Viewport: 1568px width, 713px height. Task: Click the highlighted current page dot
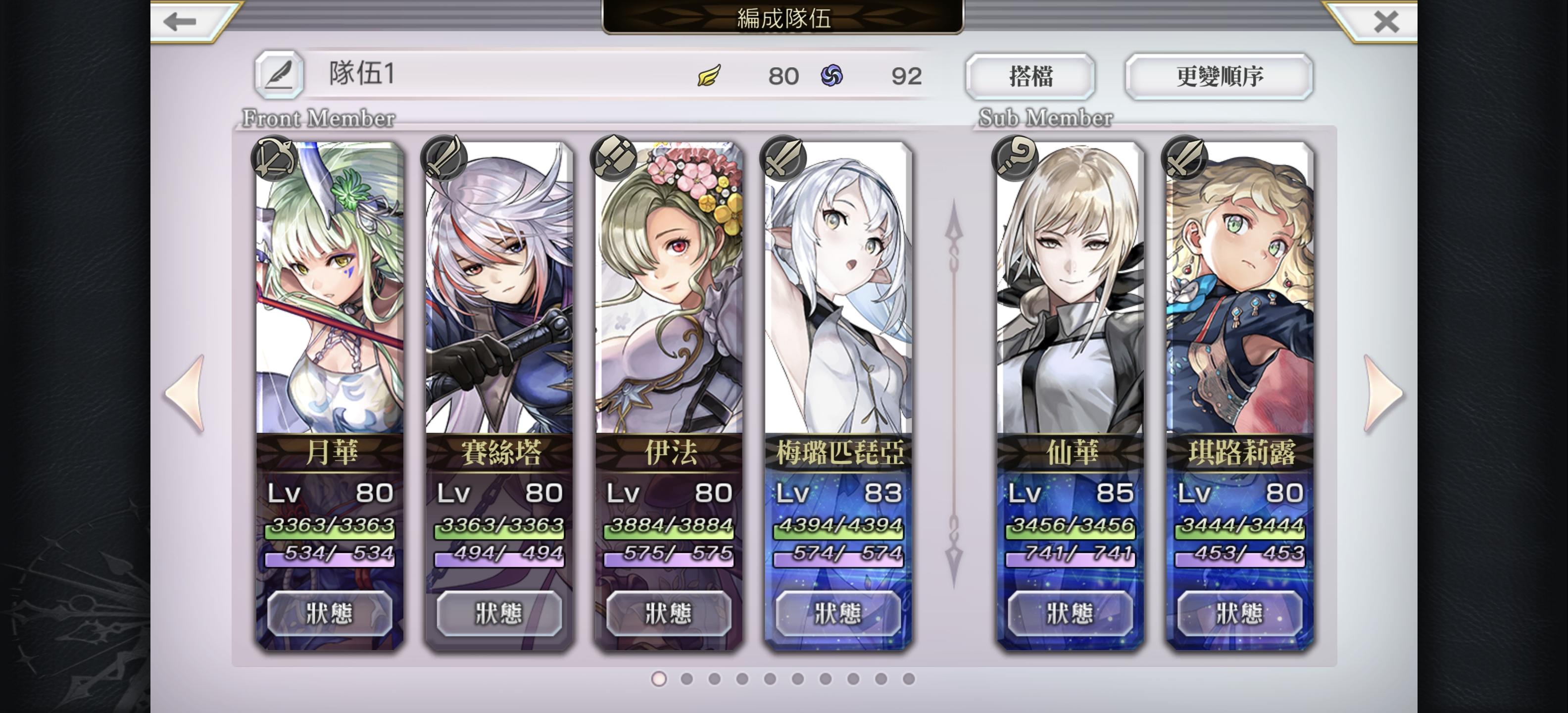click(659, 679)
